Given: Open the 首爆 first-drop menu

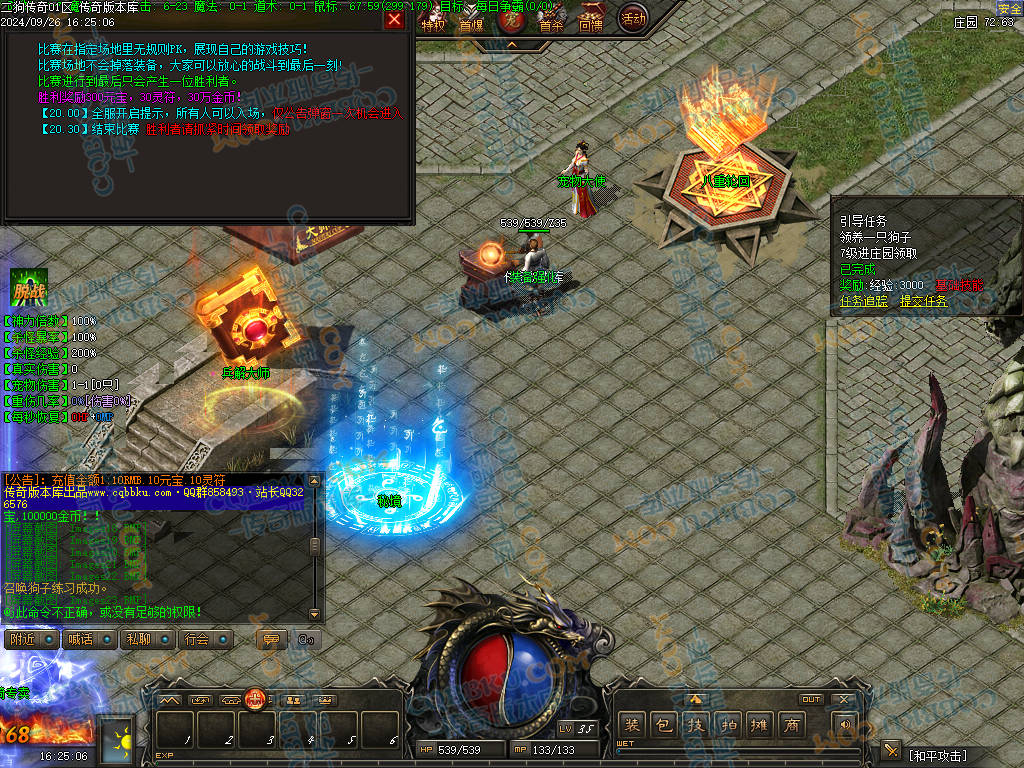Looking at the screenshot, I should (471, 24).
